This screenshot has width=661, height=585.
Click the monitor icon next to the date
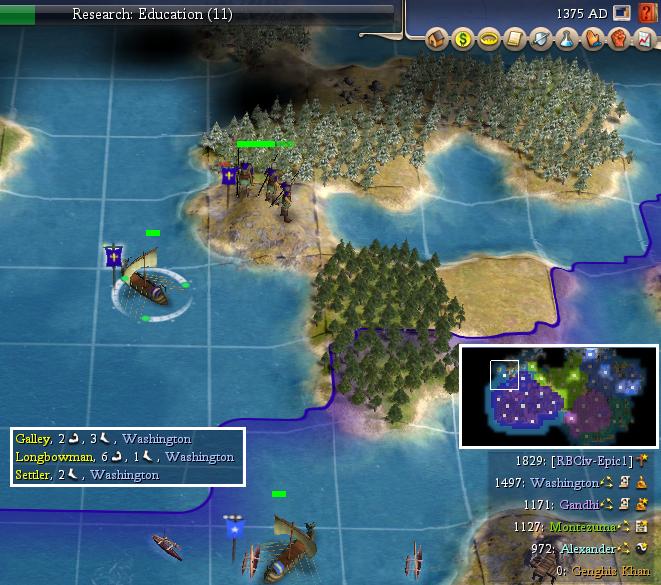point(622,14)
